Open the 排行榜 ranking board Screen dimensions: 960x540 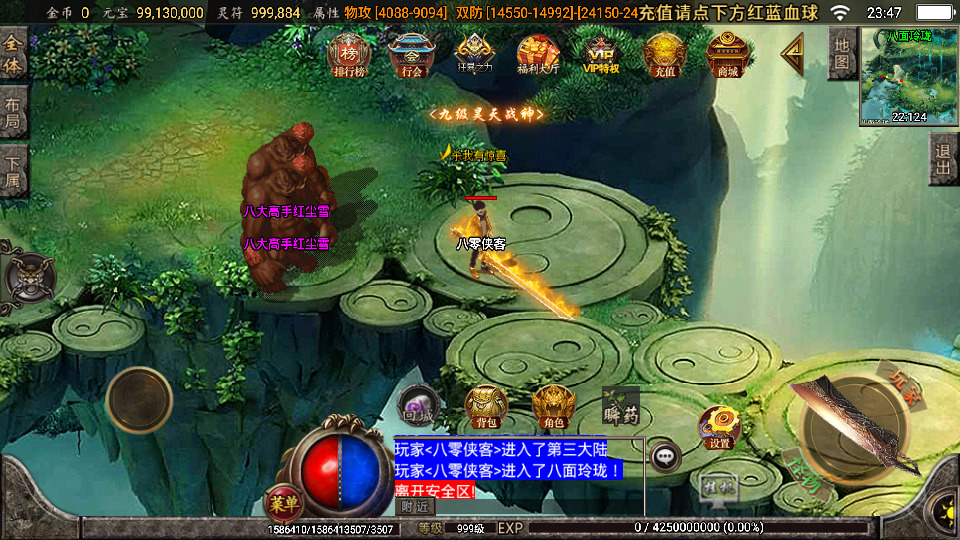349,54
